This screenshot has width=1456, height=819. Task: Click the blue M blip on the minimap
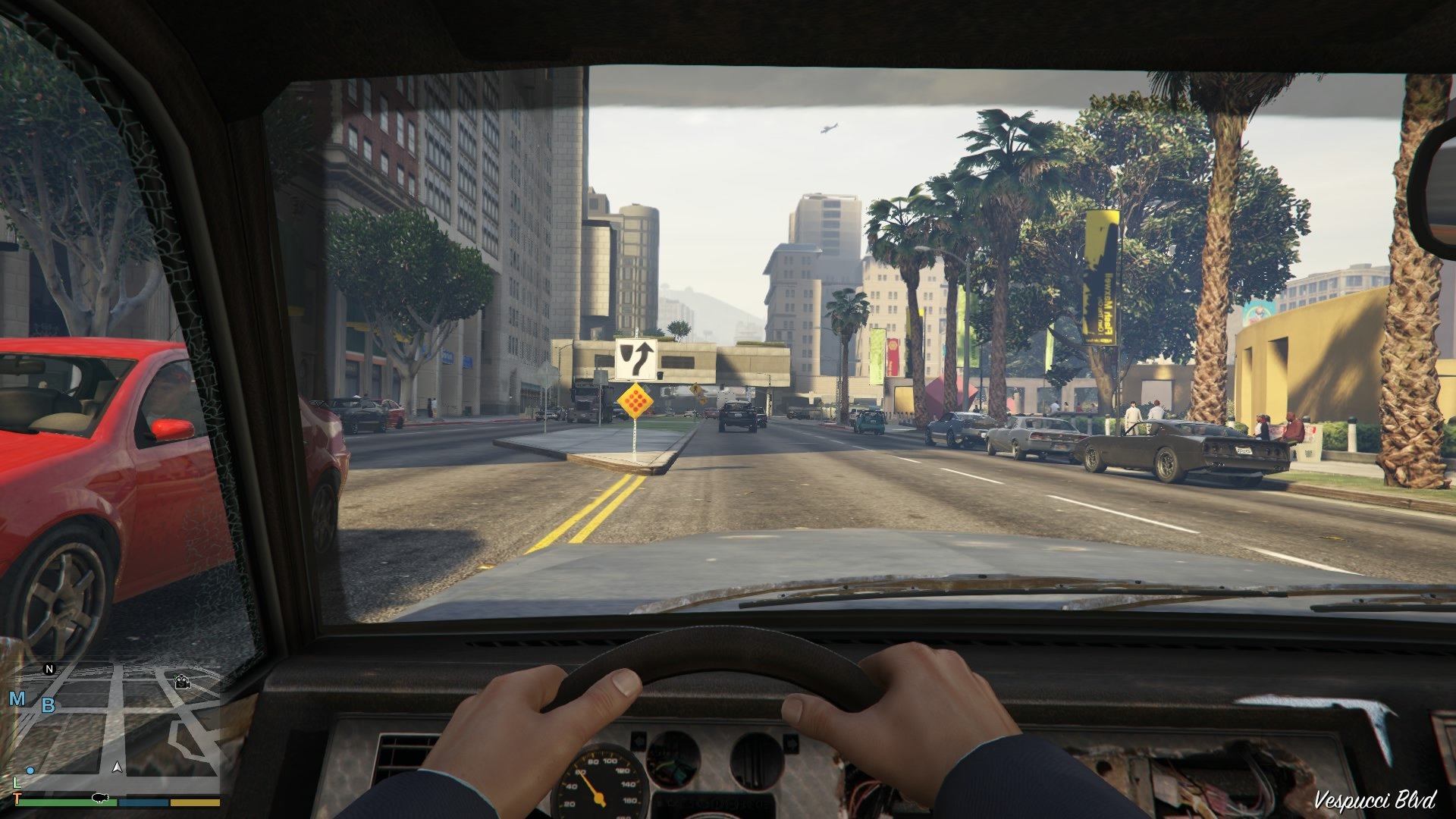(17, 698)
